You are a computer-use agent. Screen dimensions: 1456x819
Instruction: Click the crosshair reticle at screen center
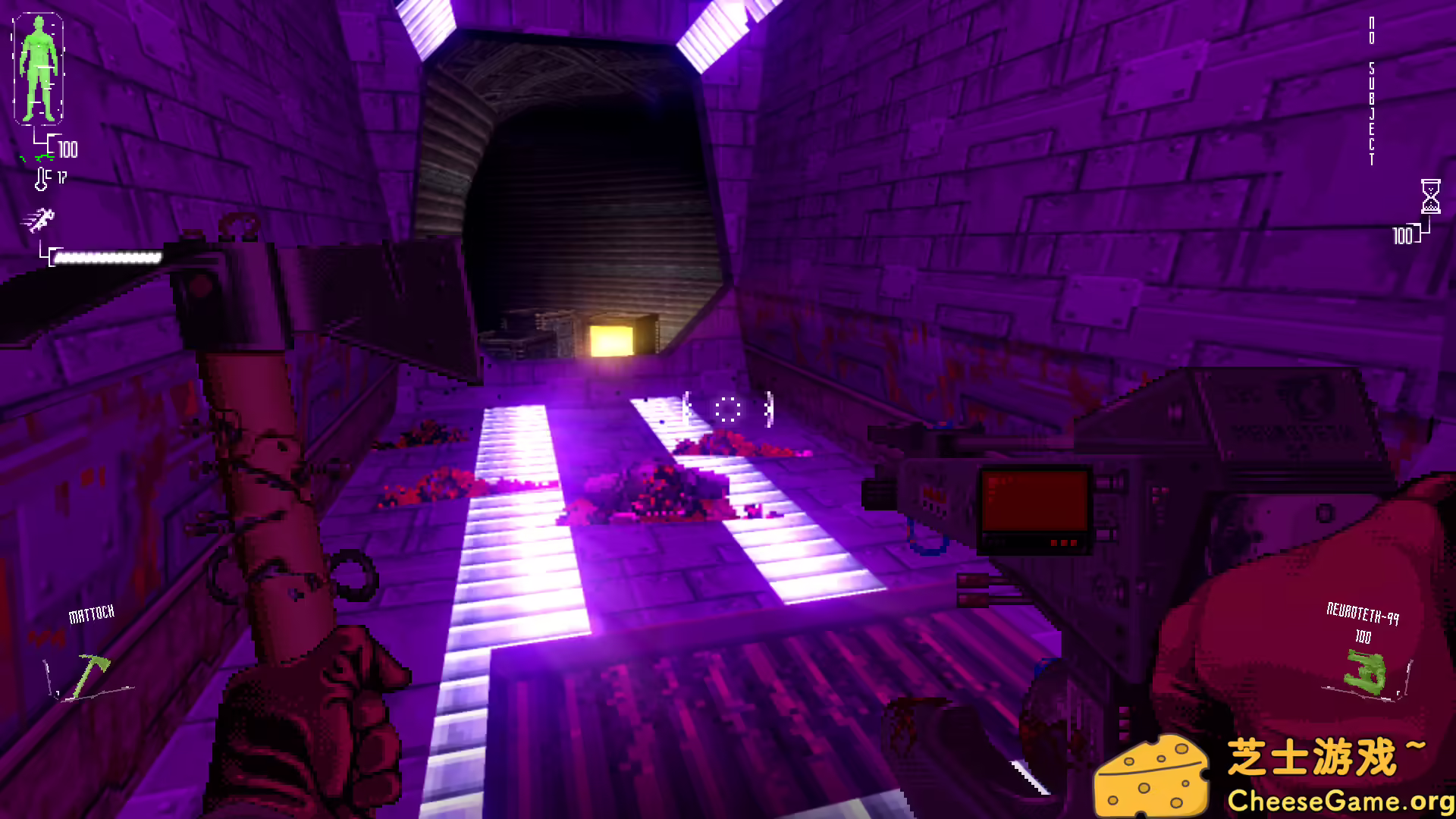(x=726, y=409)
